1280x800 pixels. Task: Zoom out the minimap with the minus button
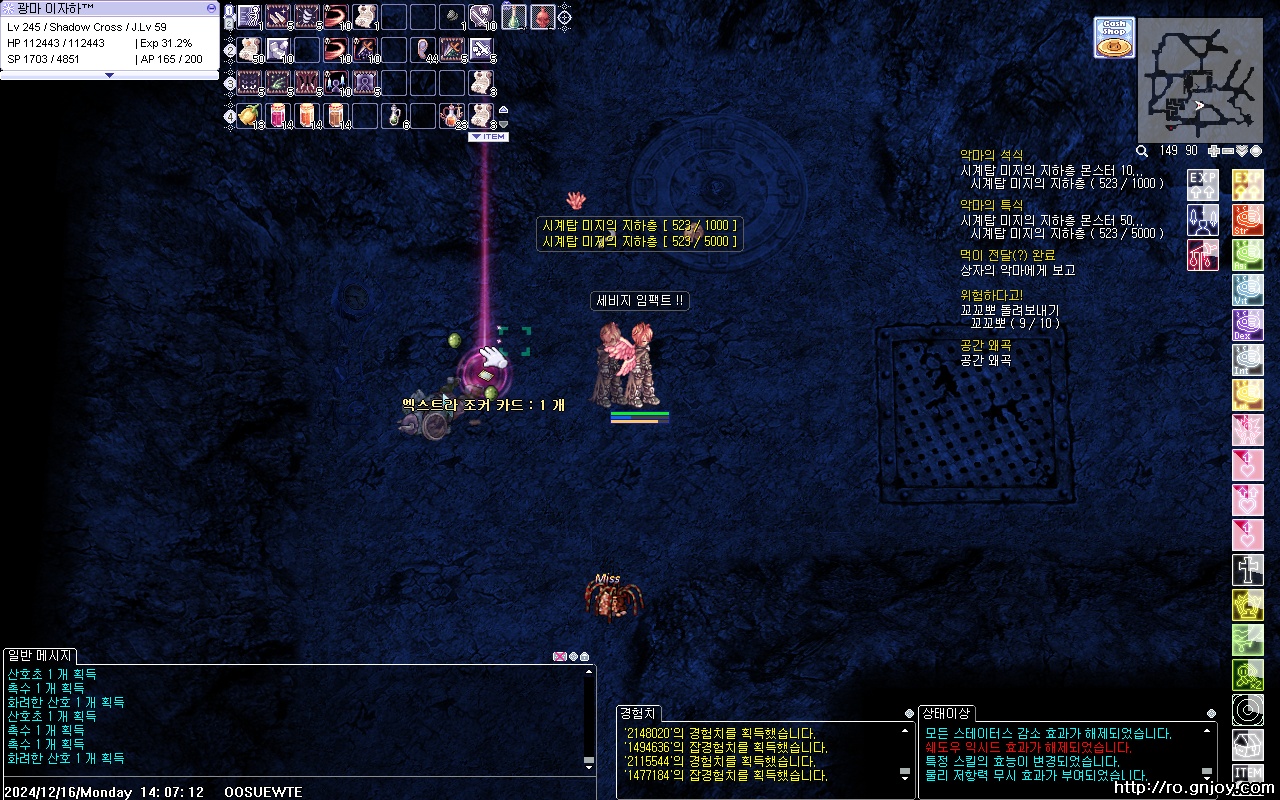click(x=1228, y=151)
